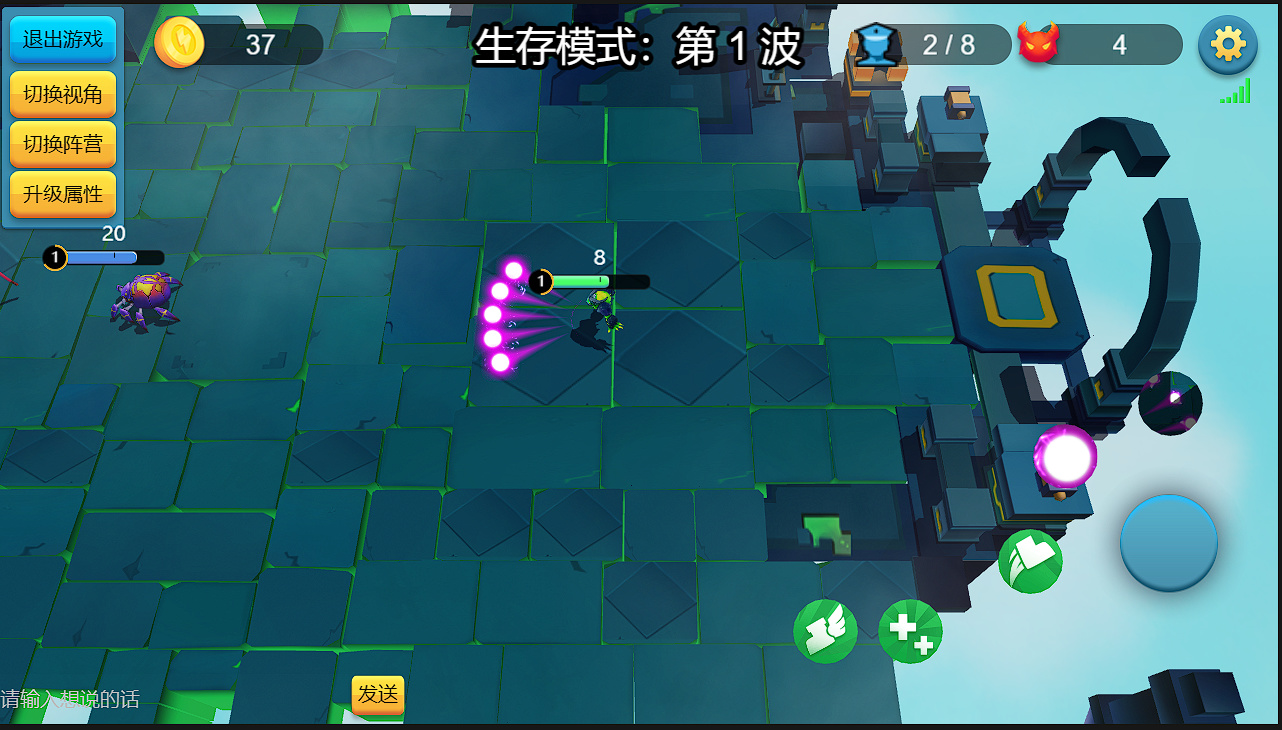Open the 升级属性 upgrade attributes menu
Viewport: 1282px width, 730px height.
point(63,194)
